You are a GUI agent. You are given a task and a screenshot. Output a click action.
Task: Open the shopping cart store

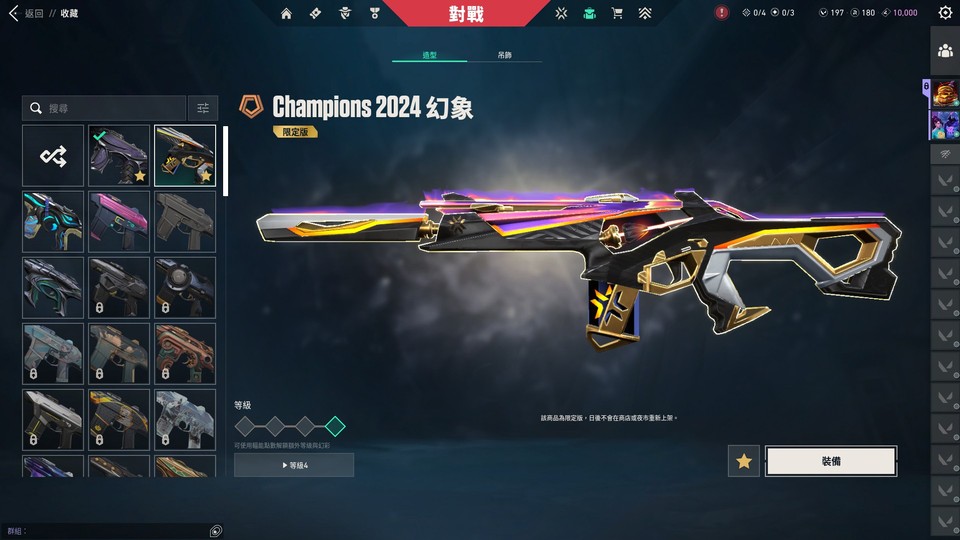617,13
